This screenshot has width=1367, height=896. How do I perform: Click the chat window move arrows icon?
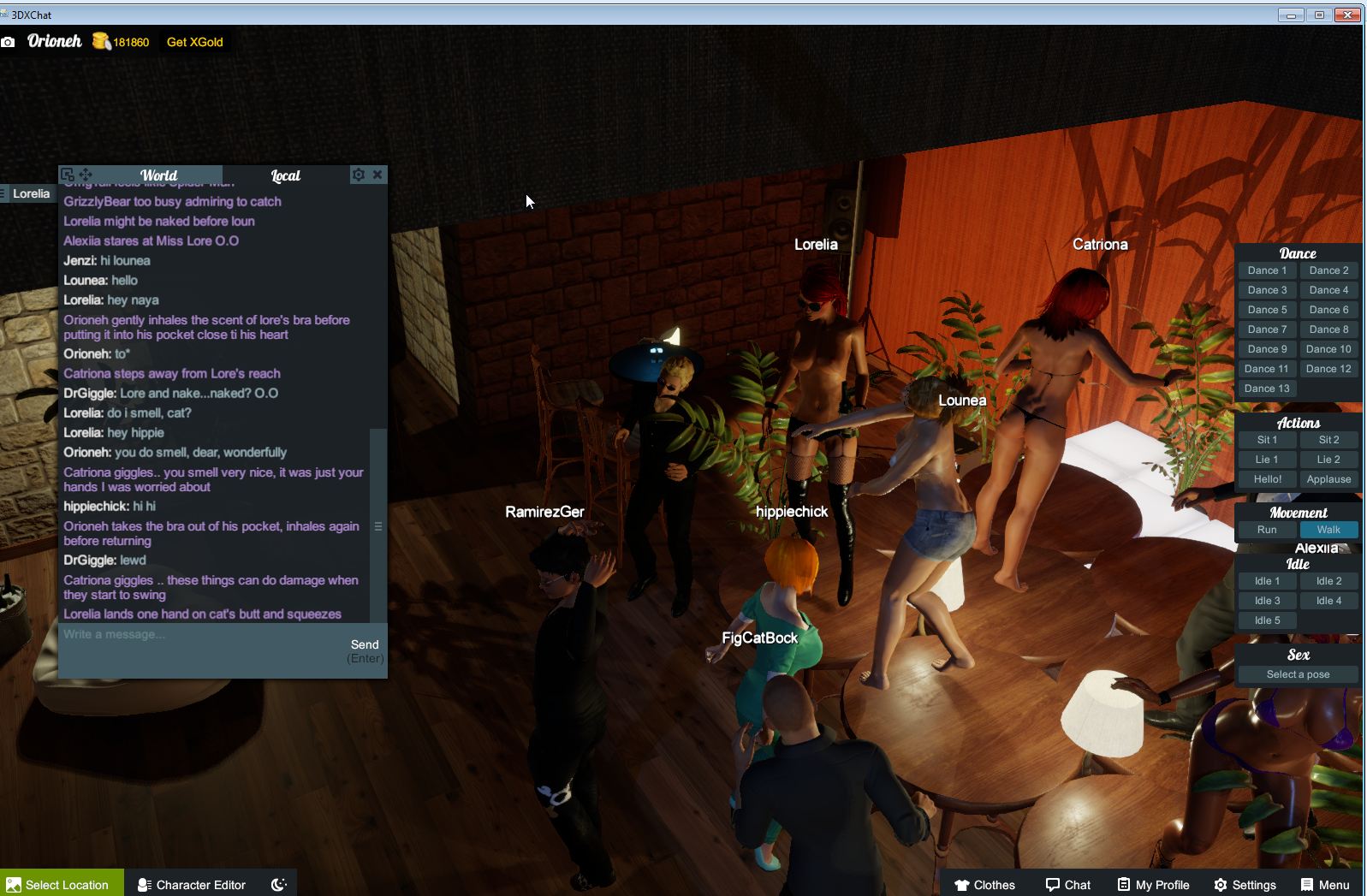[x=86, y=175]
